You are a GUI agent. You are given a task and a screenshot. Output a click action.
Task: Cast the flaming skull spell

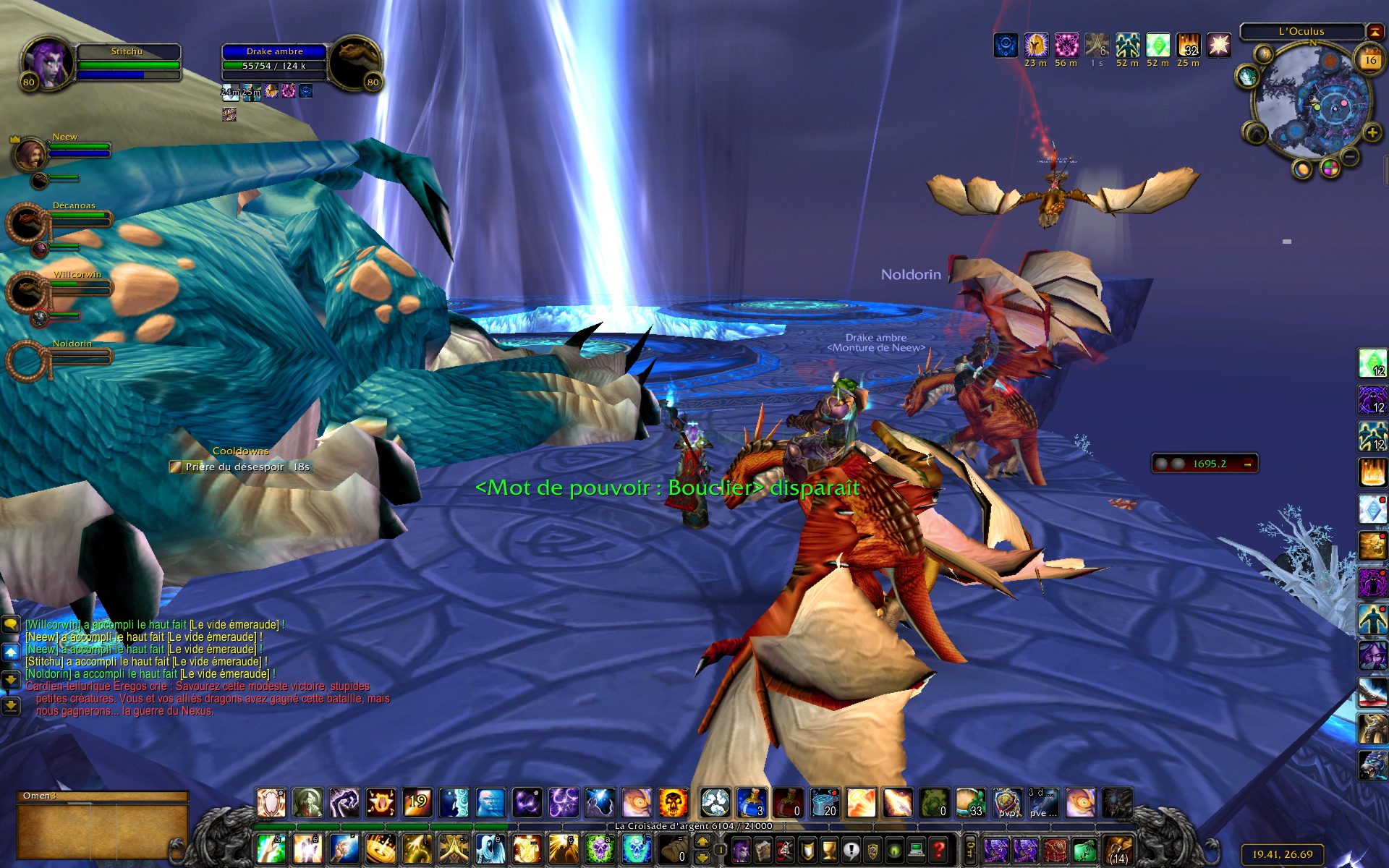coord(673,803)
